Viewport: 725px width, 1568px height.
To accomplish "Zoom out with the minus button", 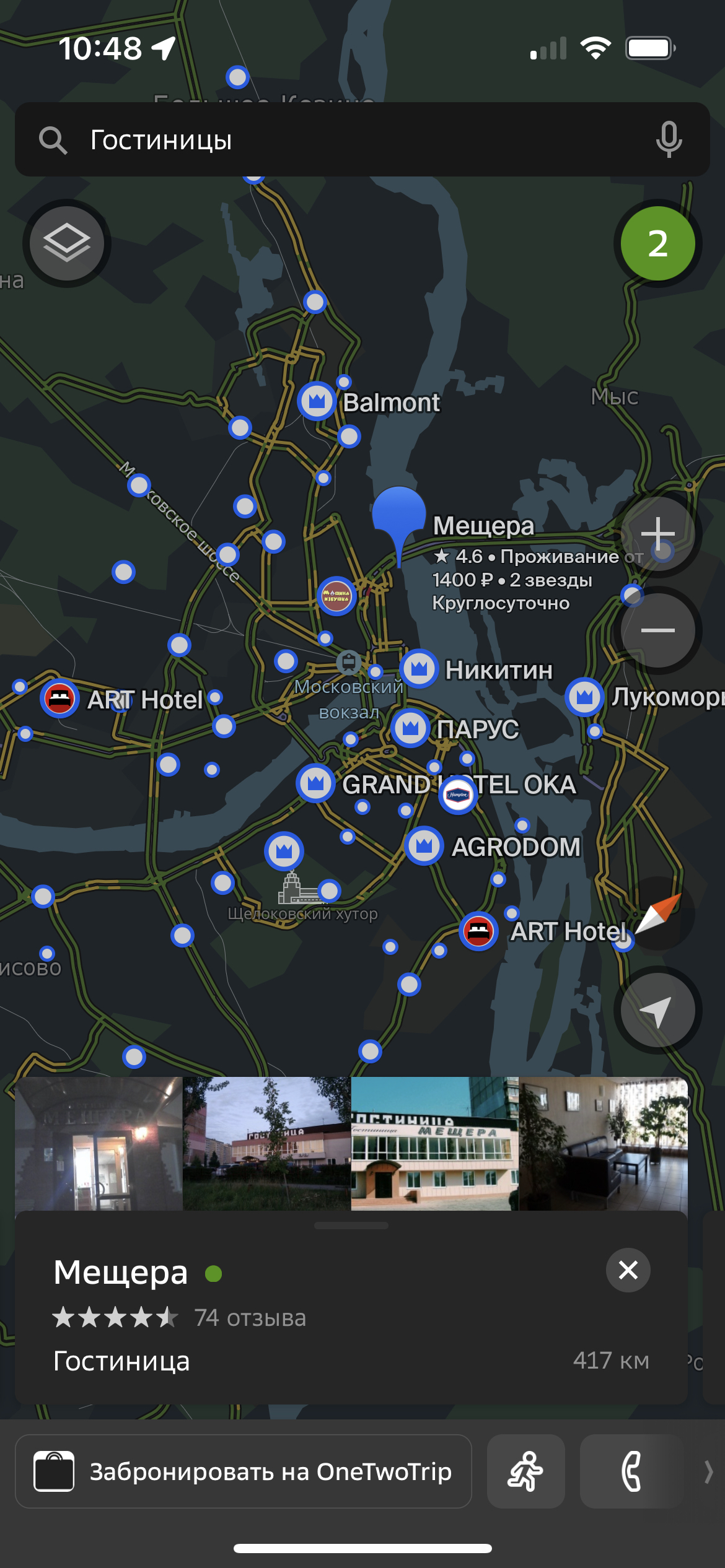I will (x=657, y=630).
